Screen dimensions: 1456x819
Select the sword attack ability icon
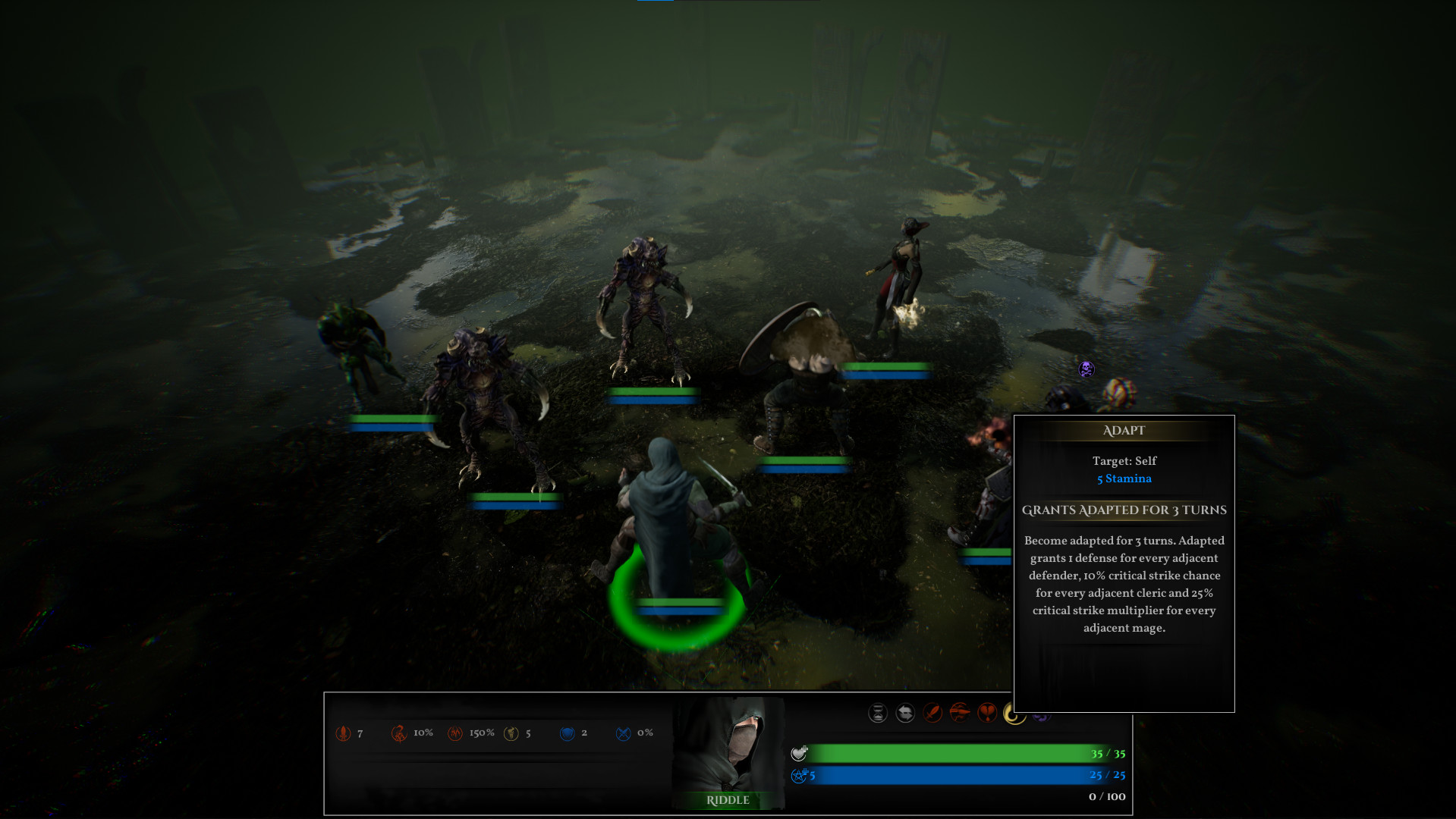(x=932, y=714)
